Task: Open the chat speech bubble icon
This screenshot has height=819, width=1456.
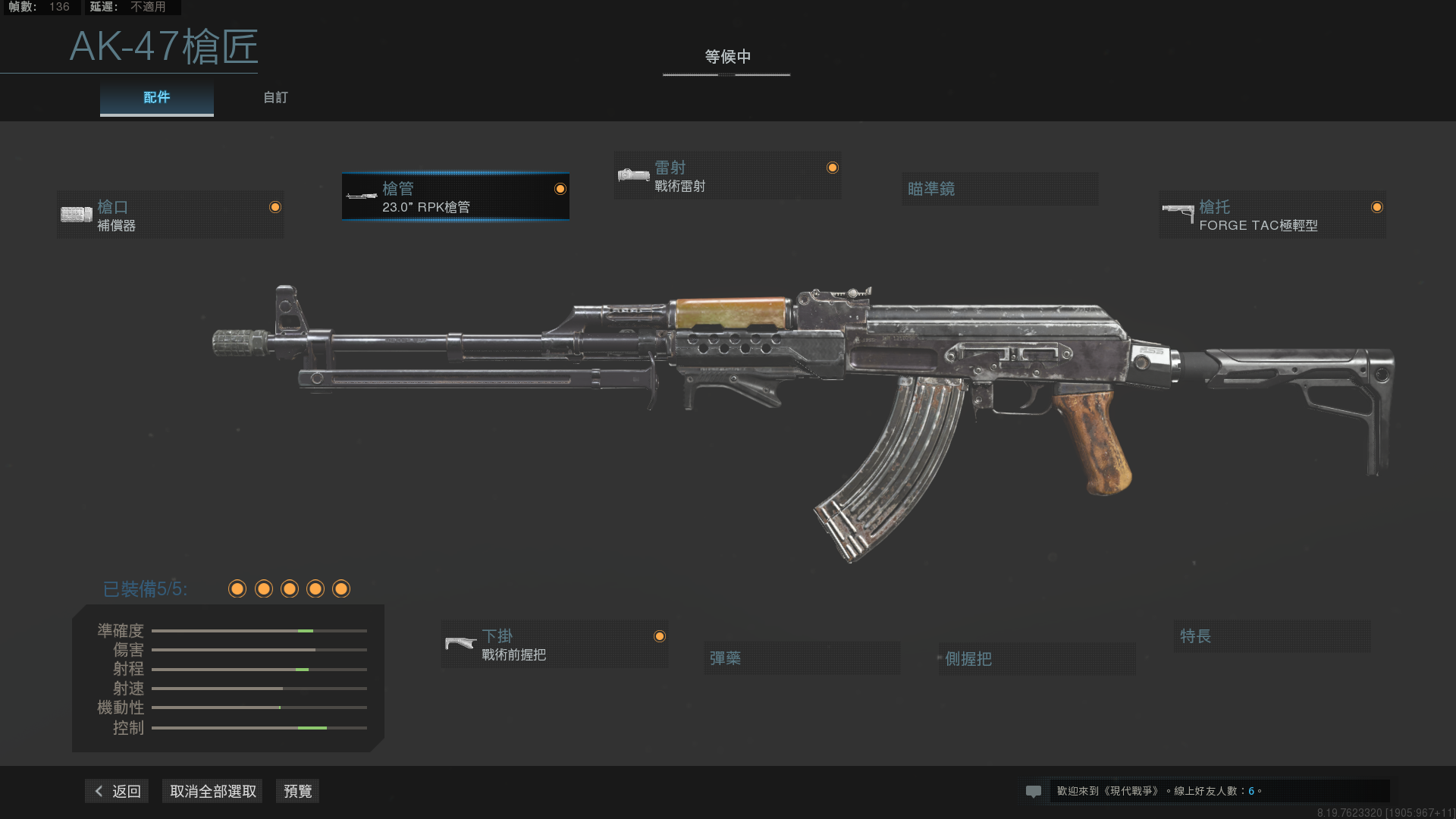Action: coord(1034,791)
